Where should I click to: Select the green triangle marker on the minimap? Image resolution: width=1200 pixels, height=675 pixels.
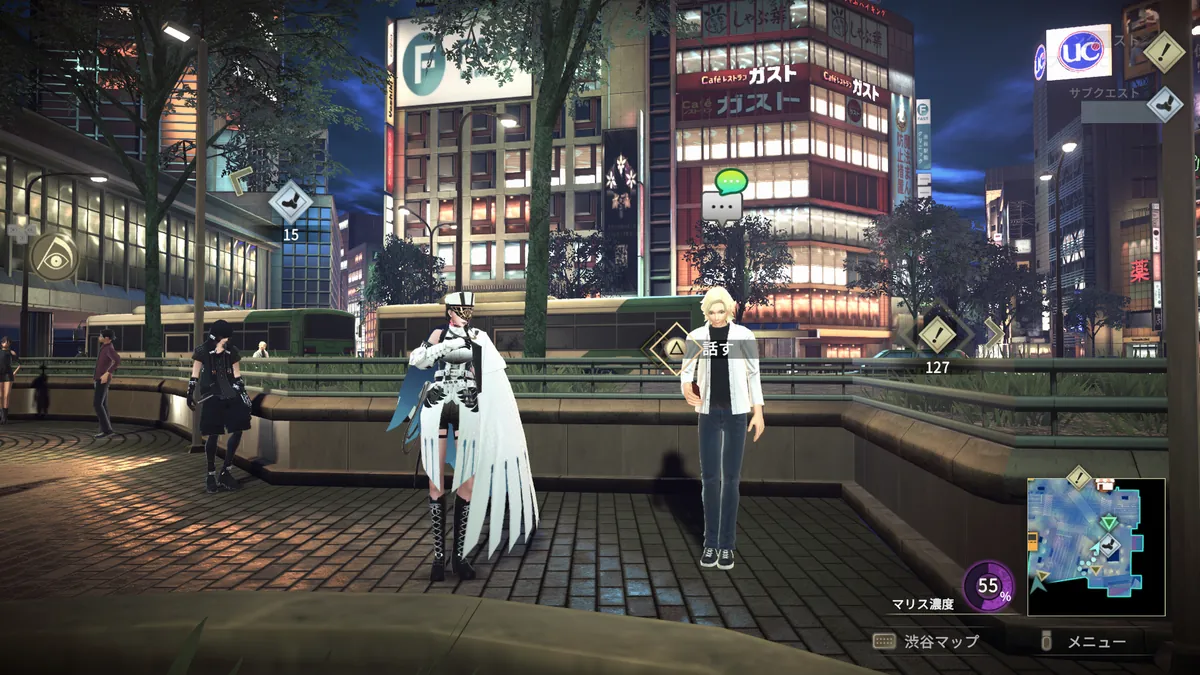(x=1108, y=522)
